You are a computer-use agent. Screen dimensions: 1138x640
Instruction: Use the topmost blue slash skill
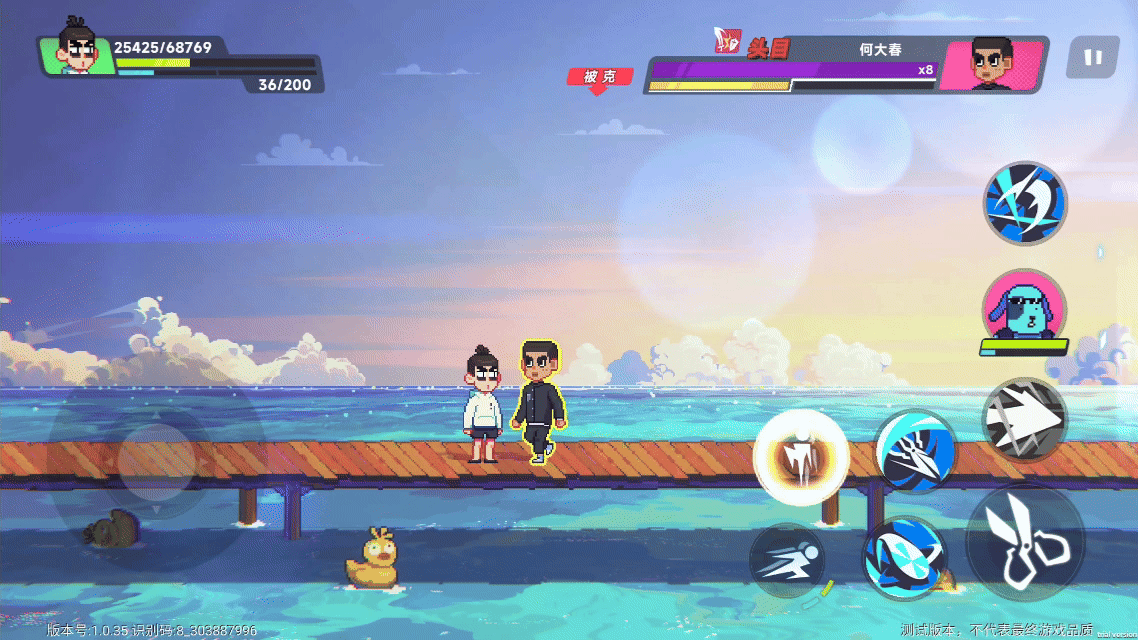point(1025,203)
